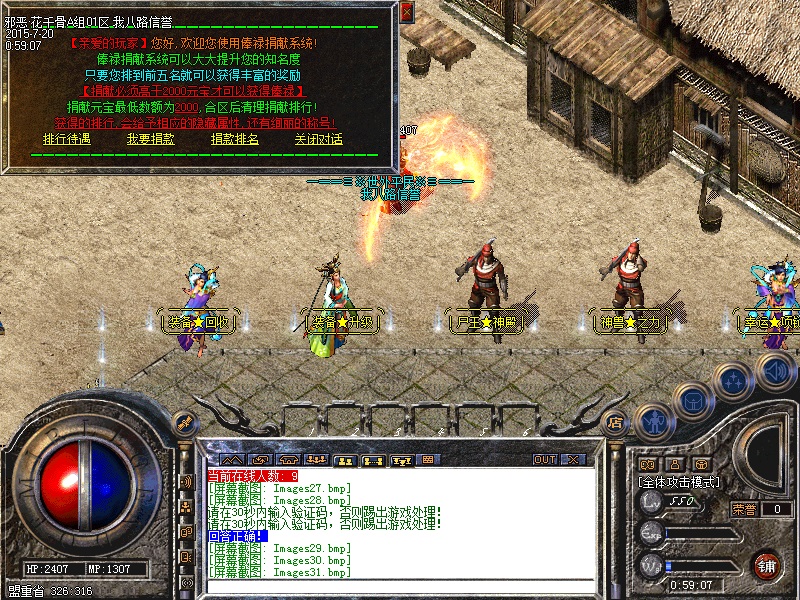Select 关闭对话 to end the conversation
This screenshot has width=800, height=600.
coord(318,140)
